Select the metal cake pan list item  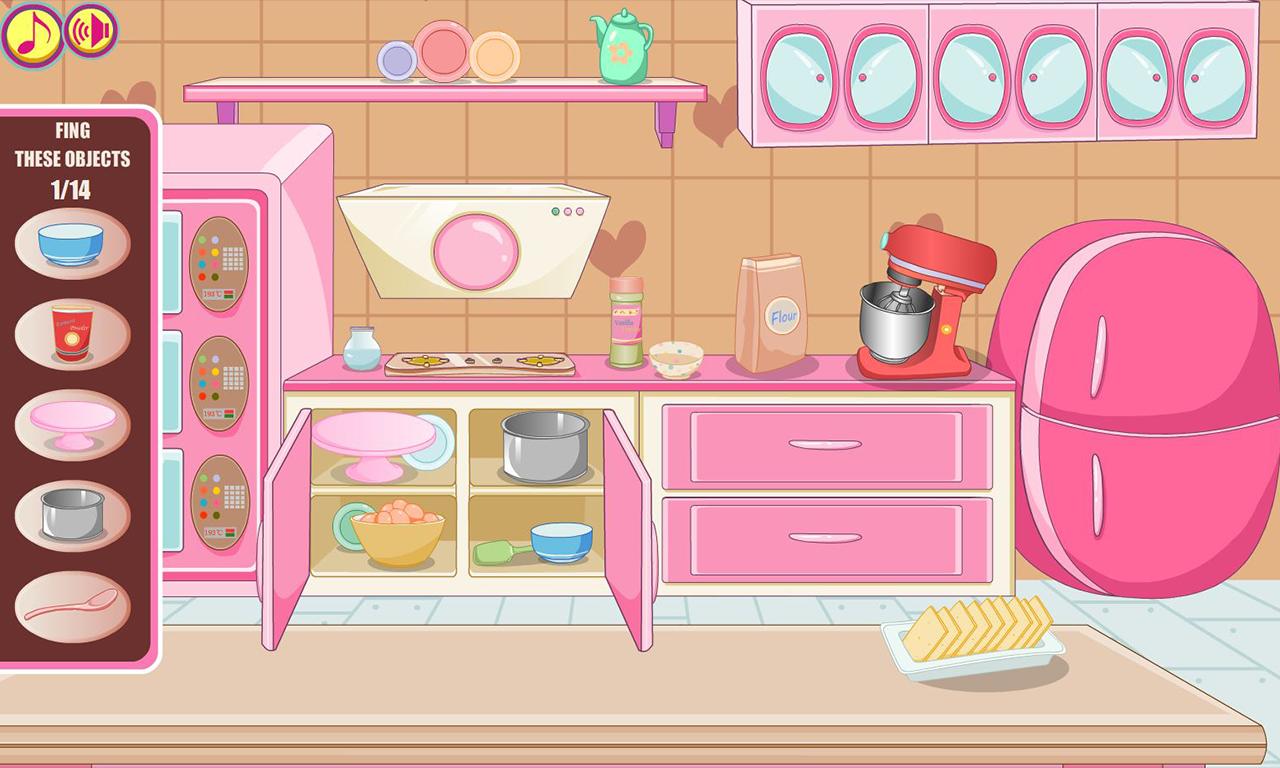tap(70, 513)
